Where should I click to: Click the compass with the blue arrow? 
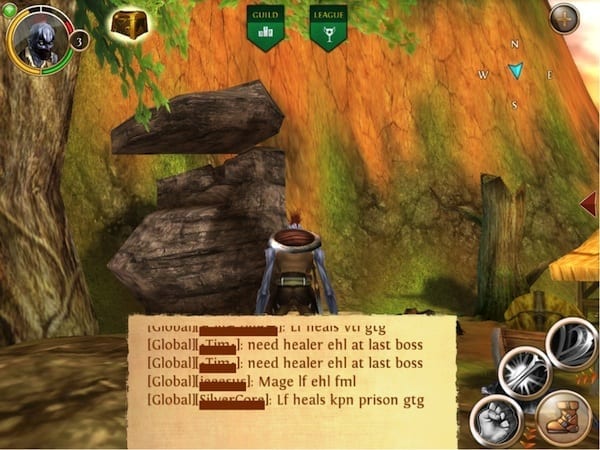(x=515, y=71)
